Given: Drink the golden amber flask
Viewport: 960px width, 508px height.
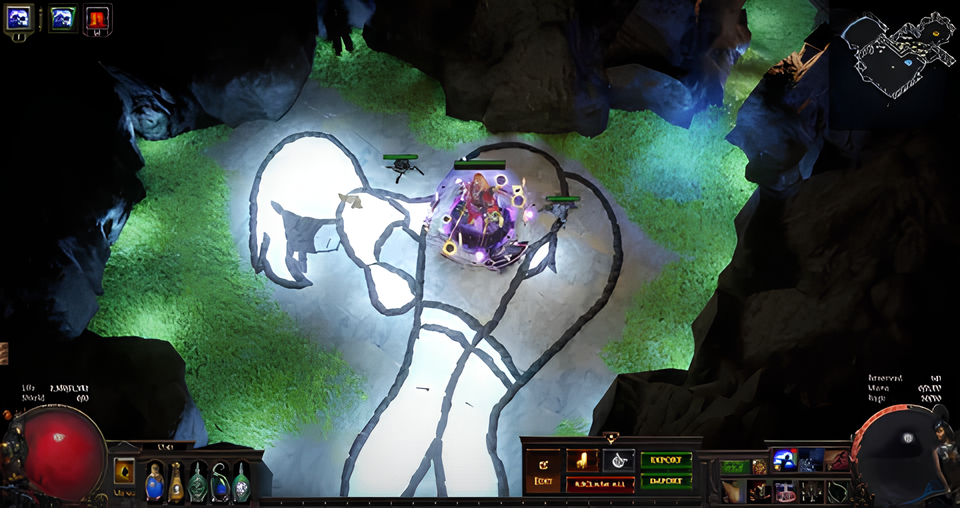Looking at the screenshot, I should pos(176,481).
